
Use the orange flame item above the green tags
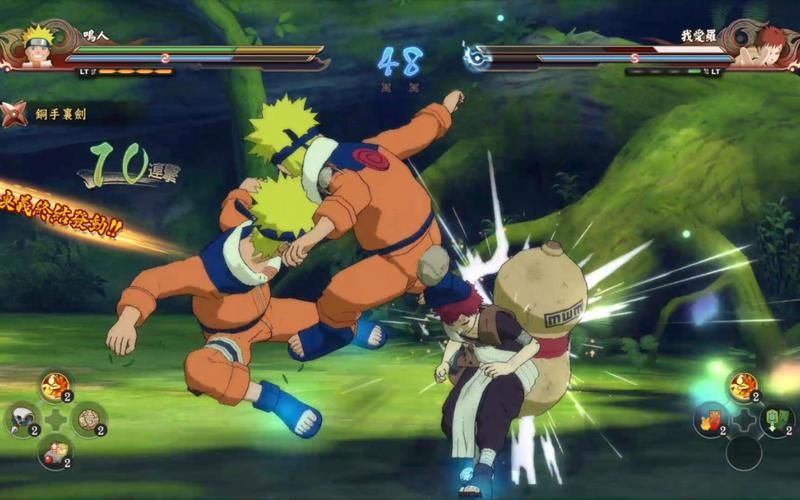click(x=743, y=386)
